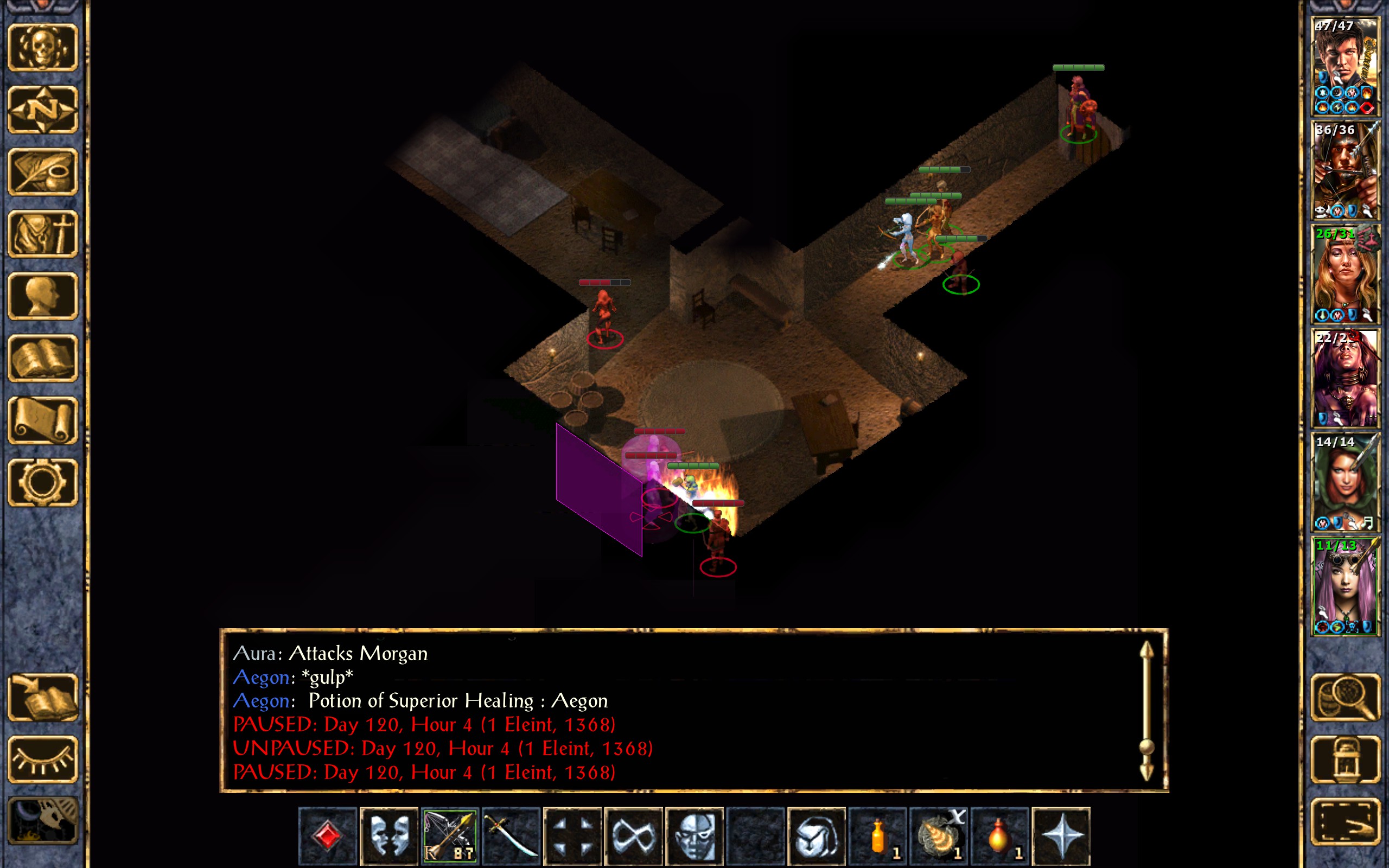
Task: Click the magnifying glass button
Action: [1345, 697]
